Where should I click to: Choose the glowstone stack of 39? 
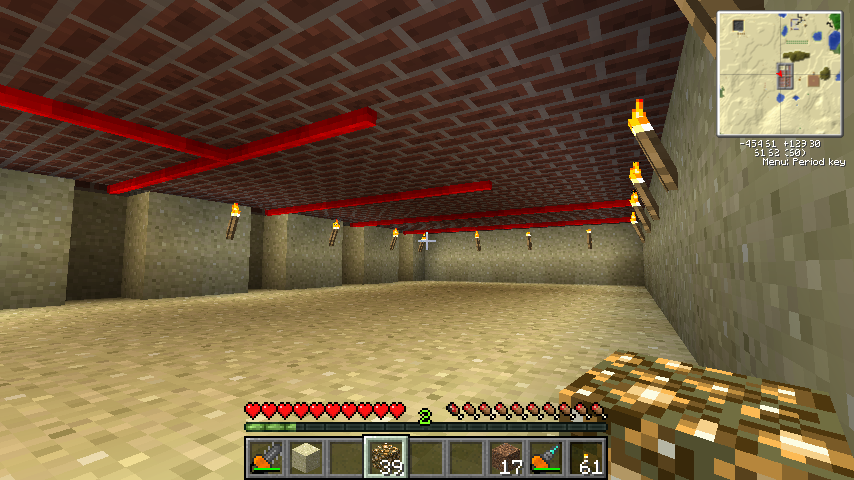pos(385,458)
